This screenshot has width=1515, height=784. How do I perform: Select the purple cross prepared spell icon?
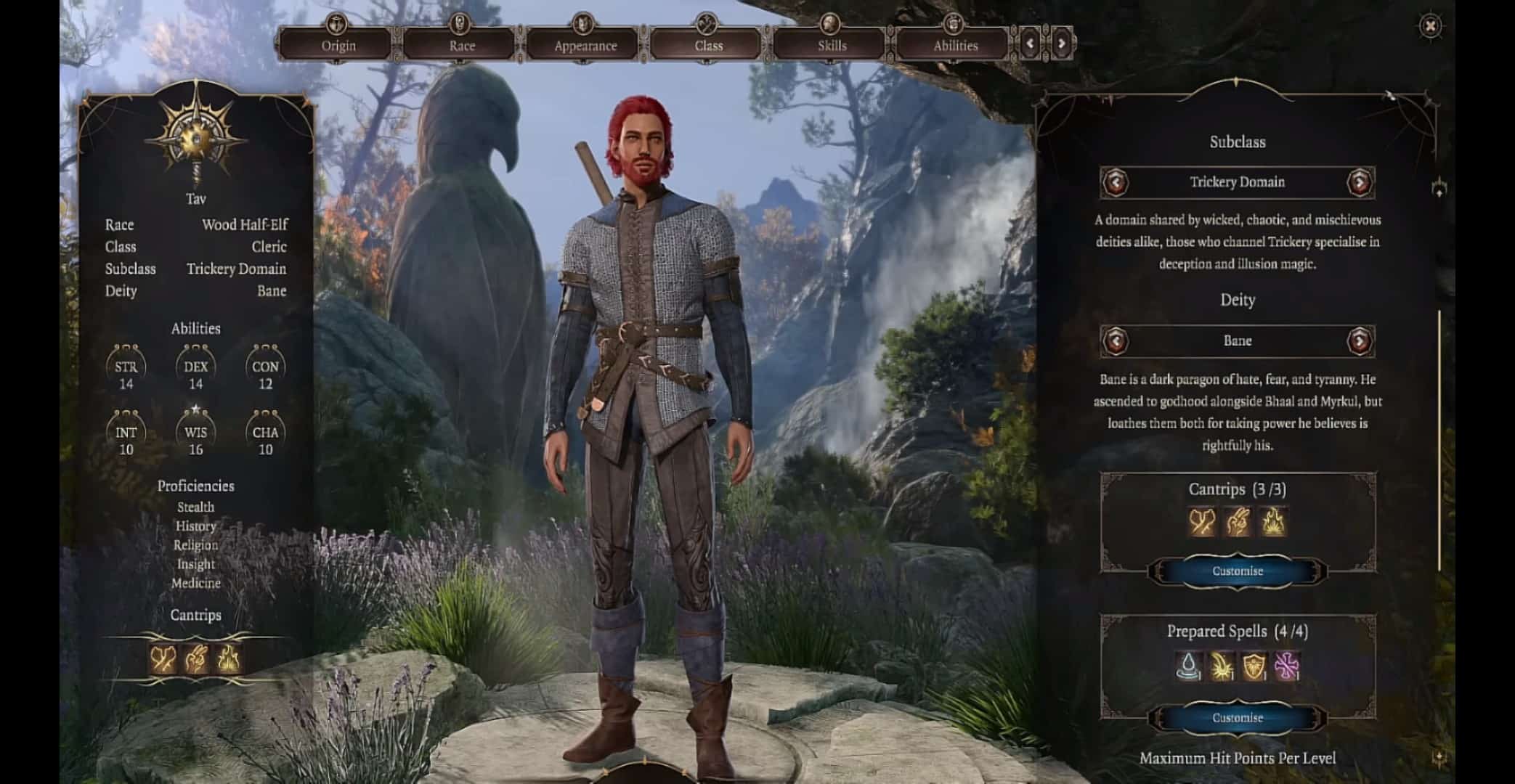point(1287,666)
